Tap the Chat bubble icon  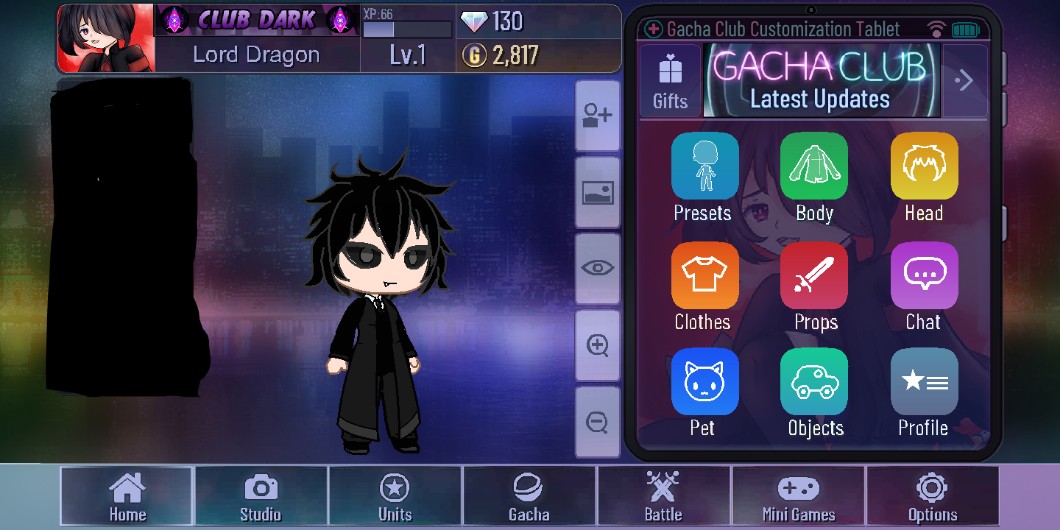tap(923, 276)
